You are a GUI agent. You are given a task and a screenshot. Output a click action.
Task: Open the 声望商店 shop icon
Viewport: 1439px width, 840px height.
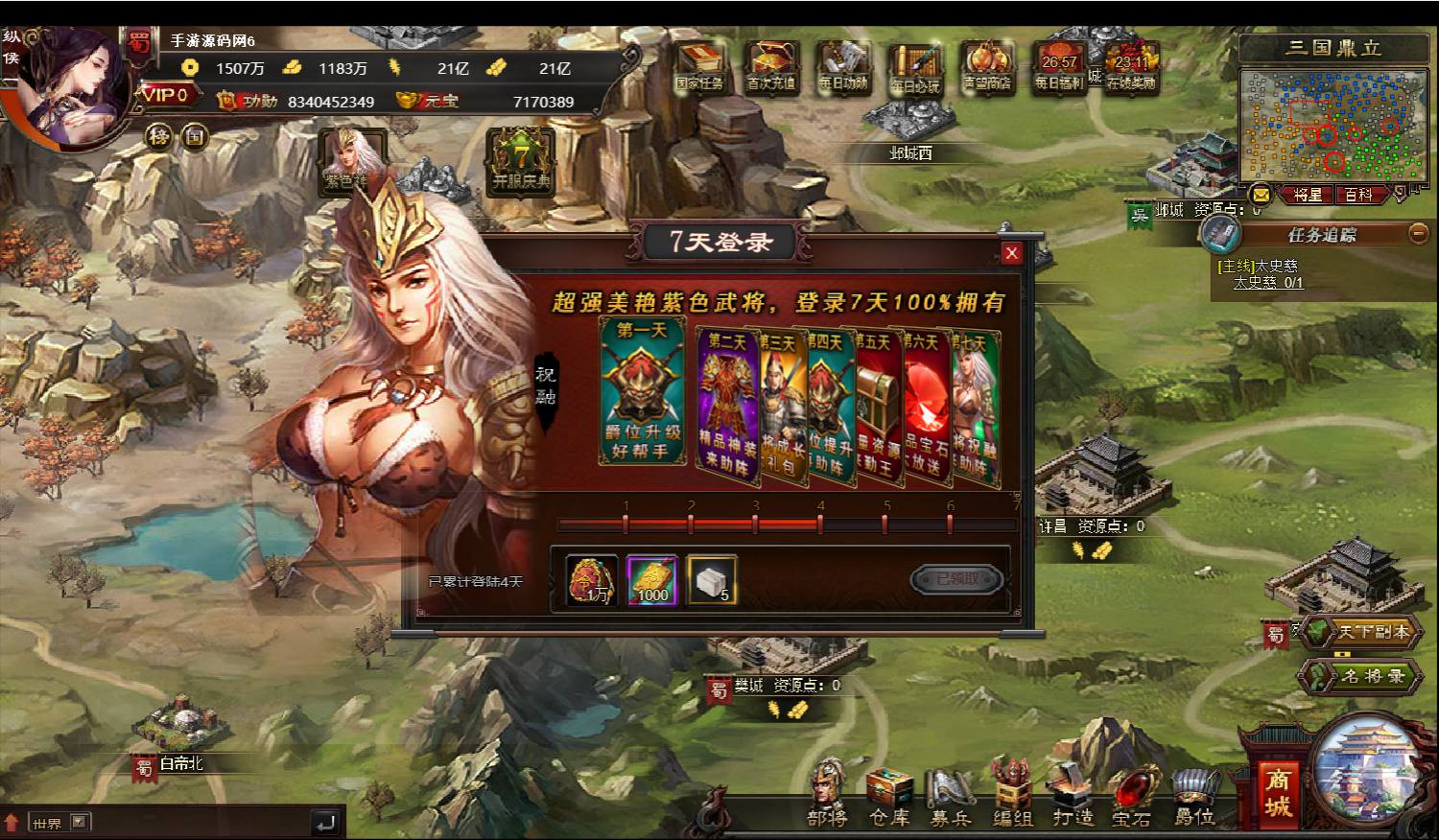click(987, 67)
